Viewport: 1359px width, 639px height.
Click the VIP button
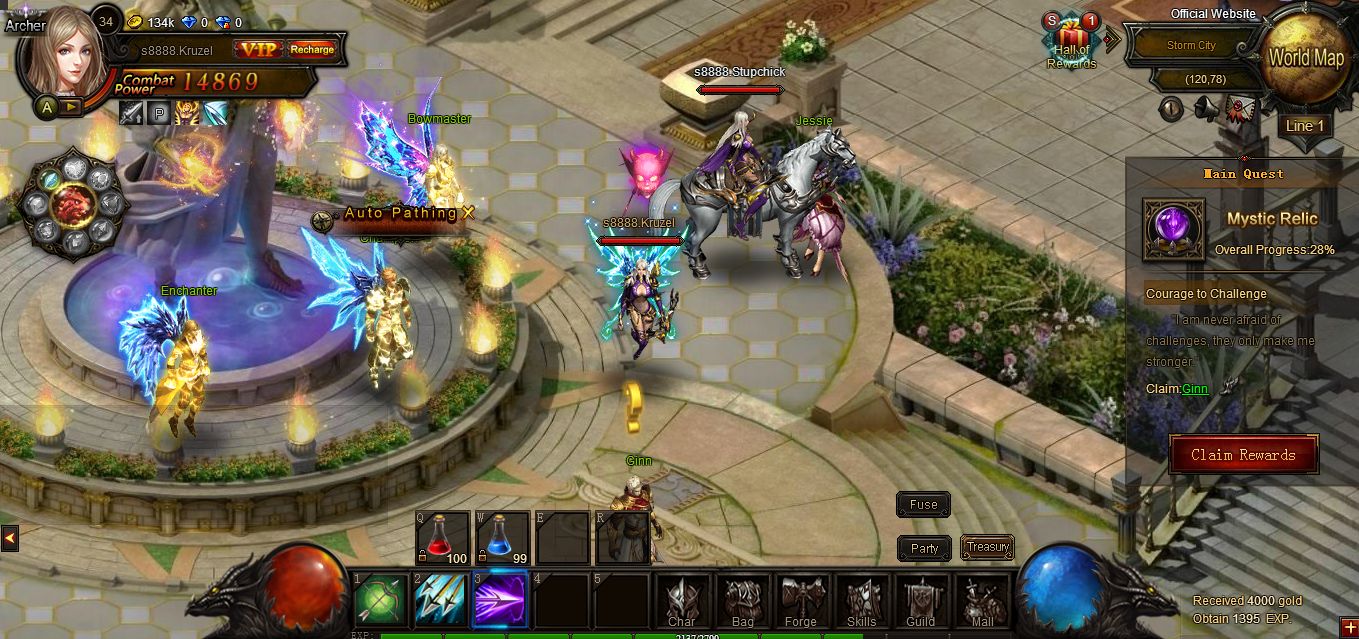258,48
